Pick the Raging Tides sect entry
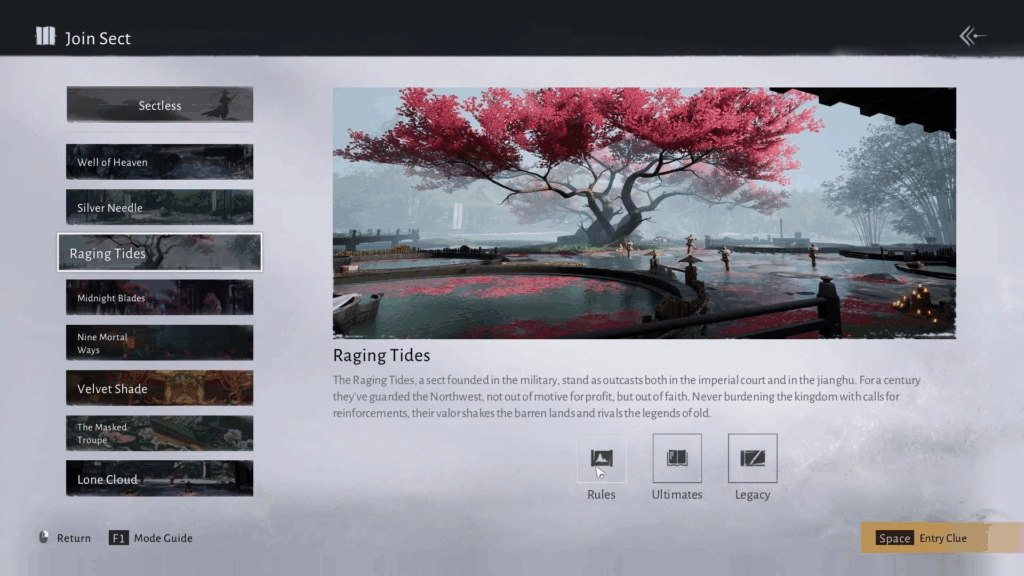The height and width of the screenshot is (576, 1024). [160, 253]
